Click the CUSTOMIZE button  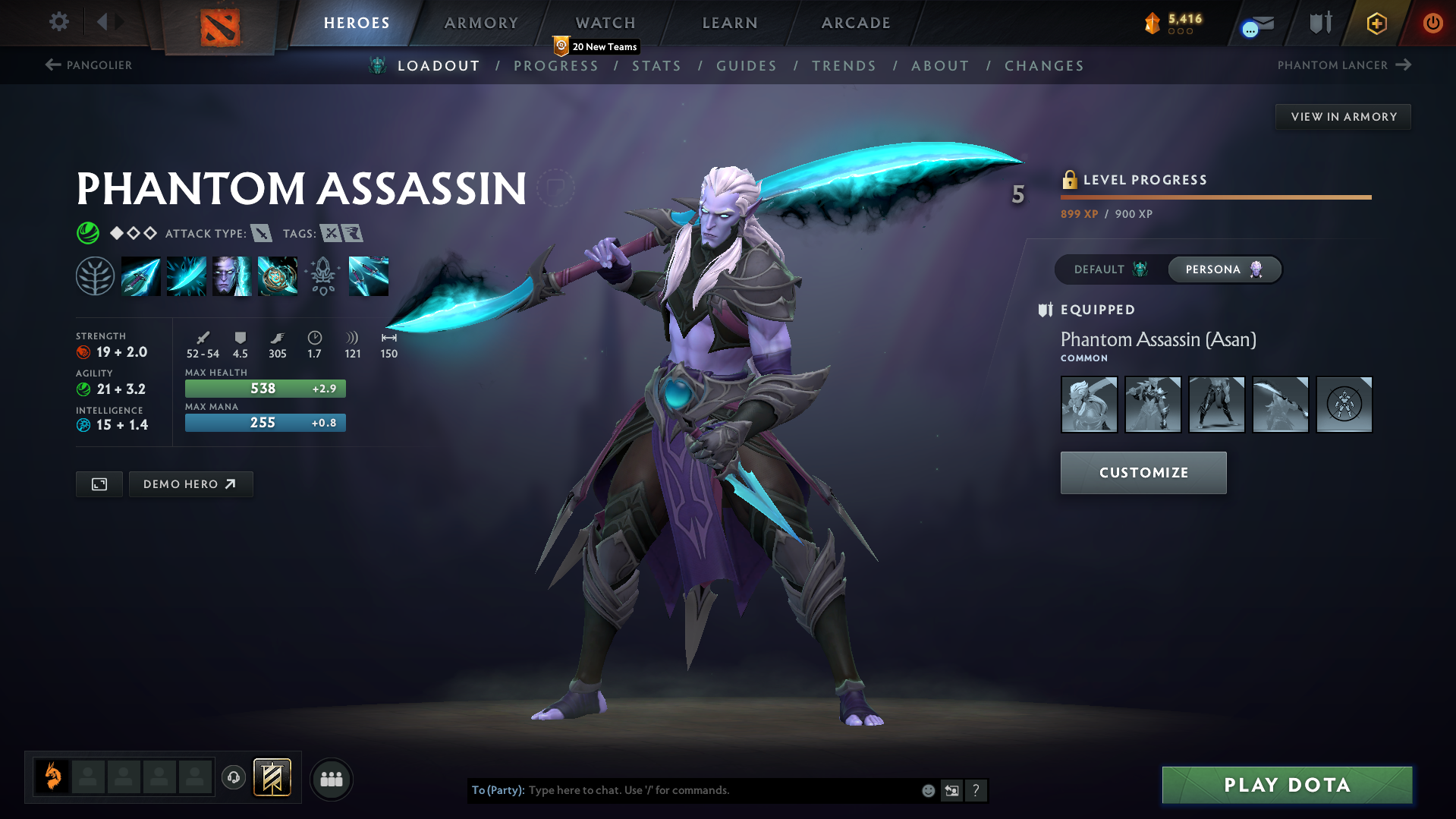point(1143,472)
